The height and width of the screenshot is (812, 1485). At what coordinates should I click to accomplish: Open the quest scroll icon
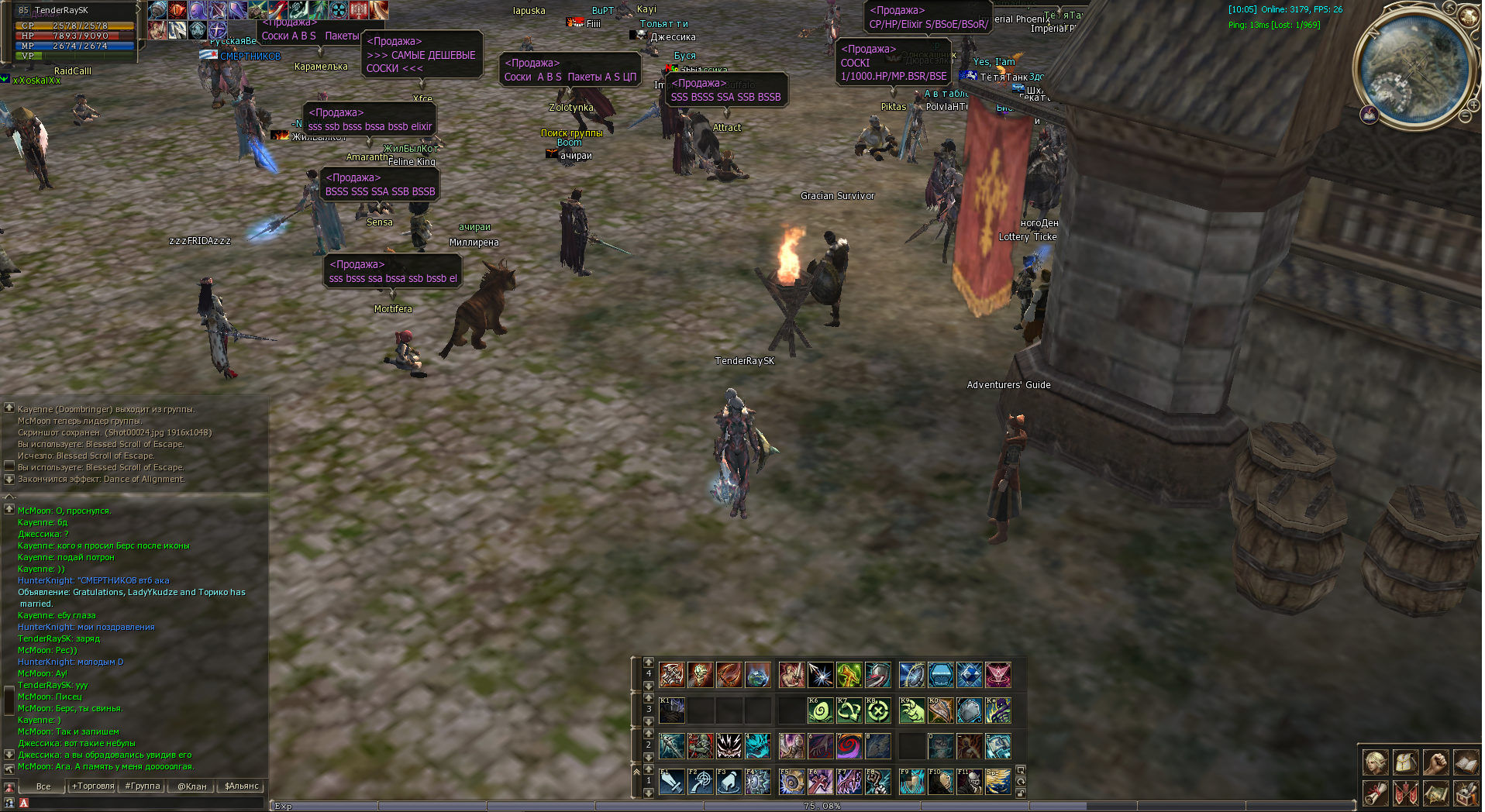pyautogui.click(x=1376, y=793)
